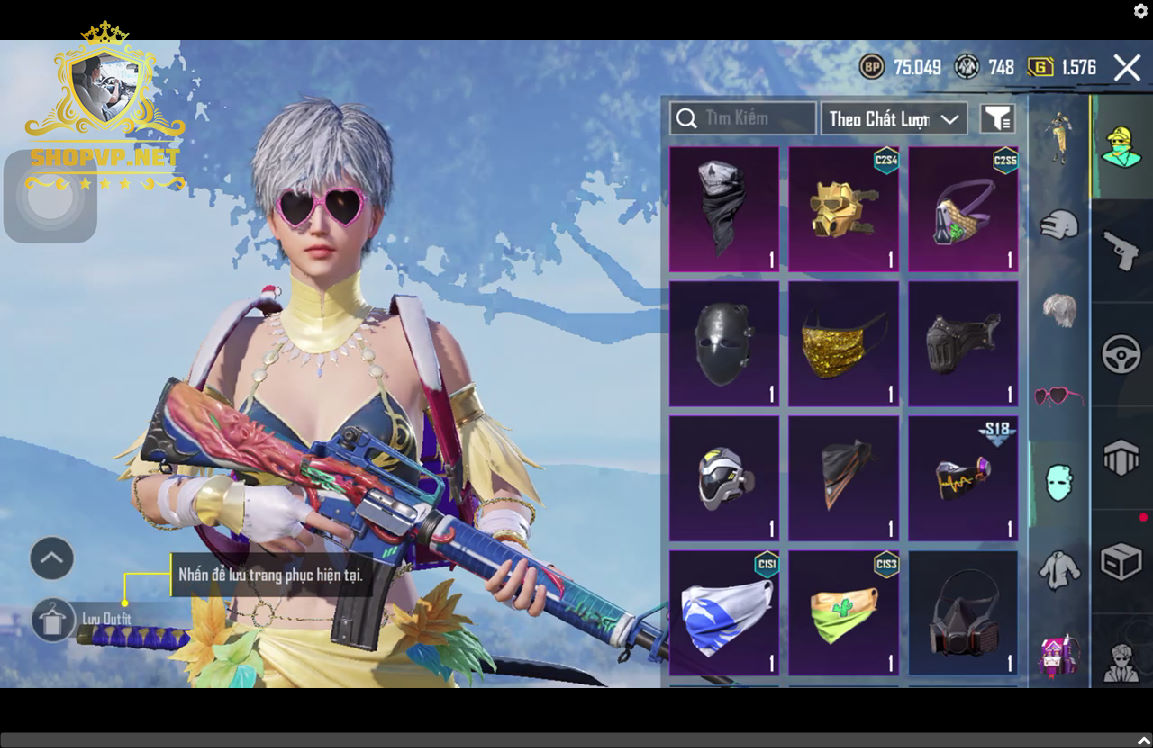Open the settings gear in the top corner

pos(1141,11)
